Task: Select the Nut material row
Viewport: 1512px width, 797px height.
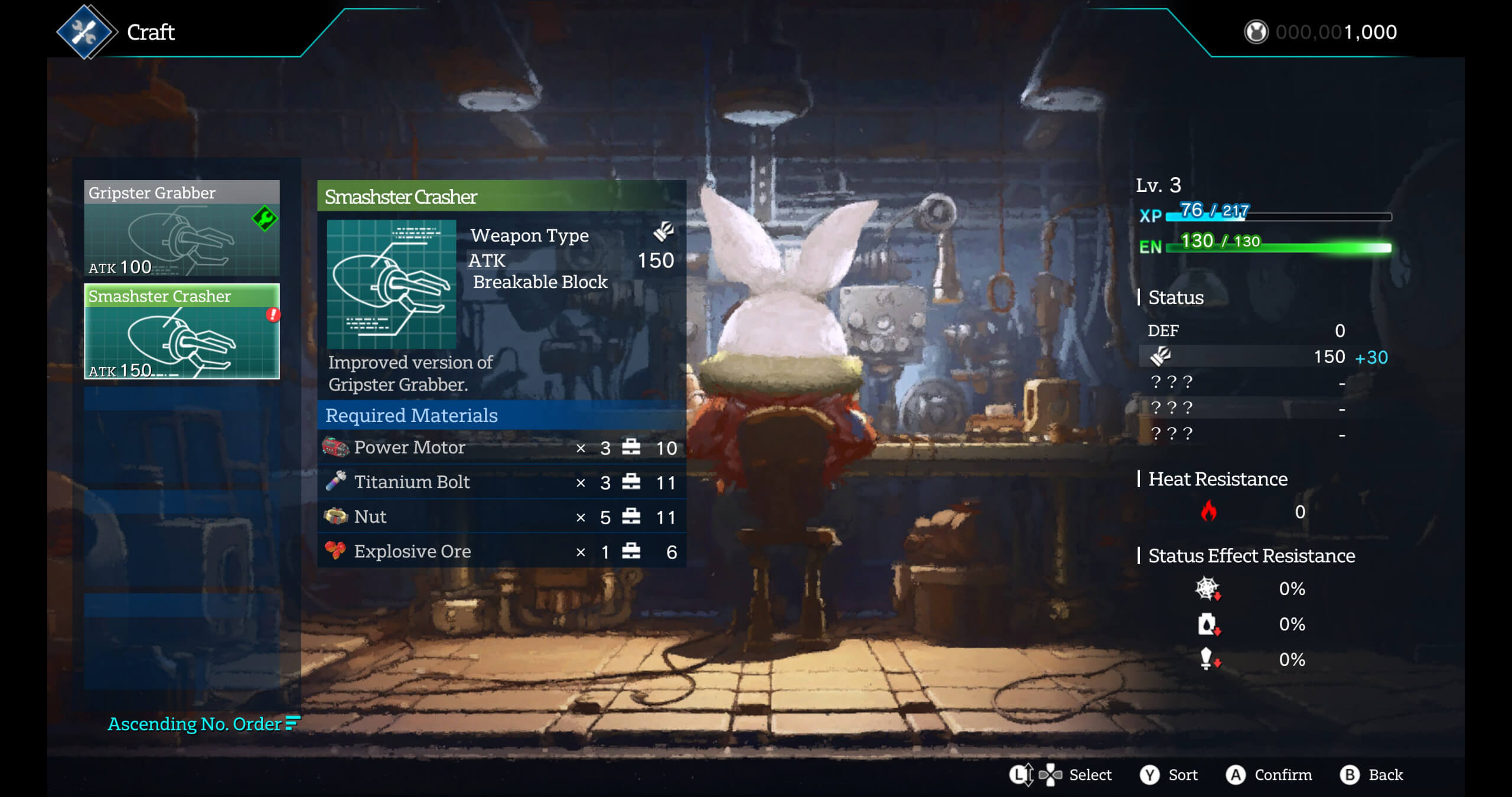Action: (501, 517)
